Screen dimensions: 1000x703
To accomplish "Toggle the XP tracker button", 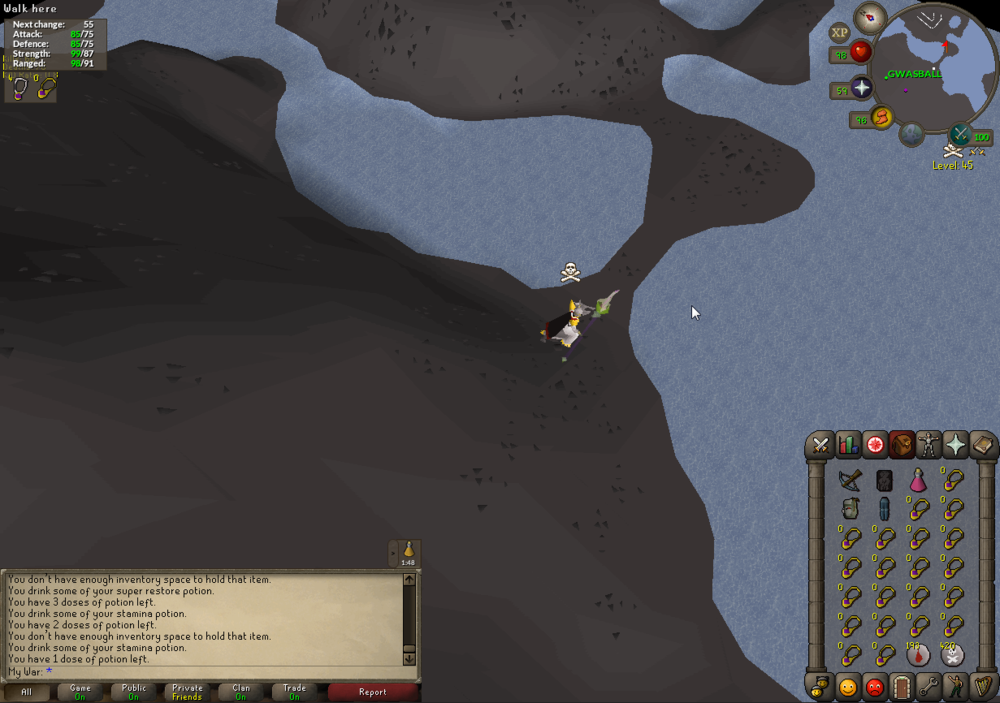I will click(x=840, y=32).
